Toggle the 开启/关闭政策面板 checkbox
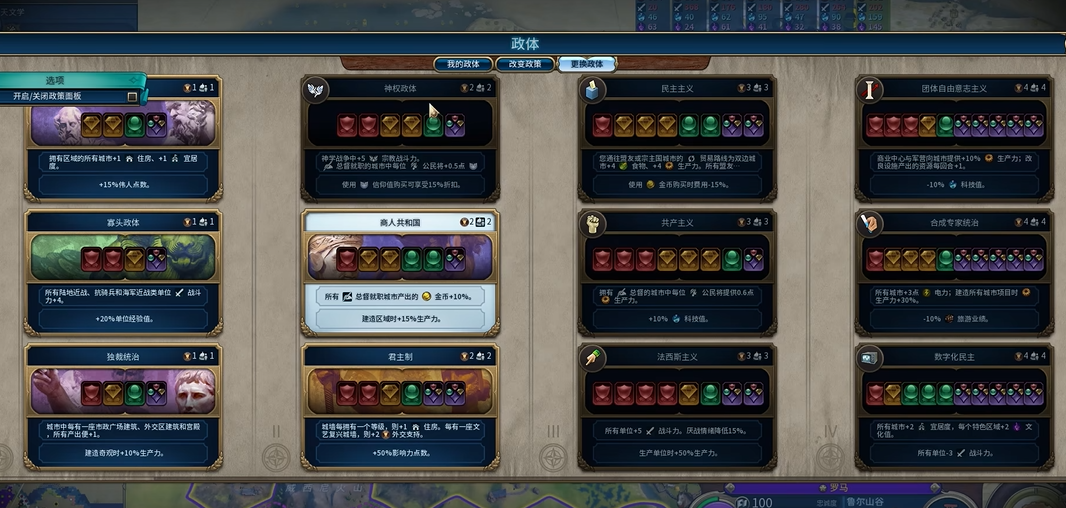1066x508 pixels. 132,96
